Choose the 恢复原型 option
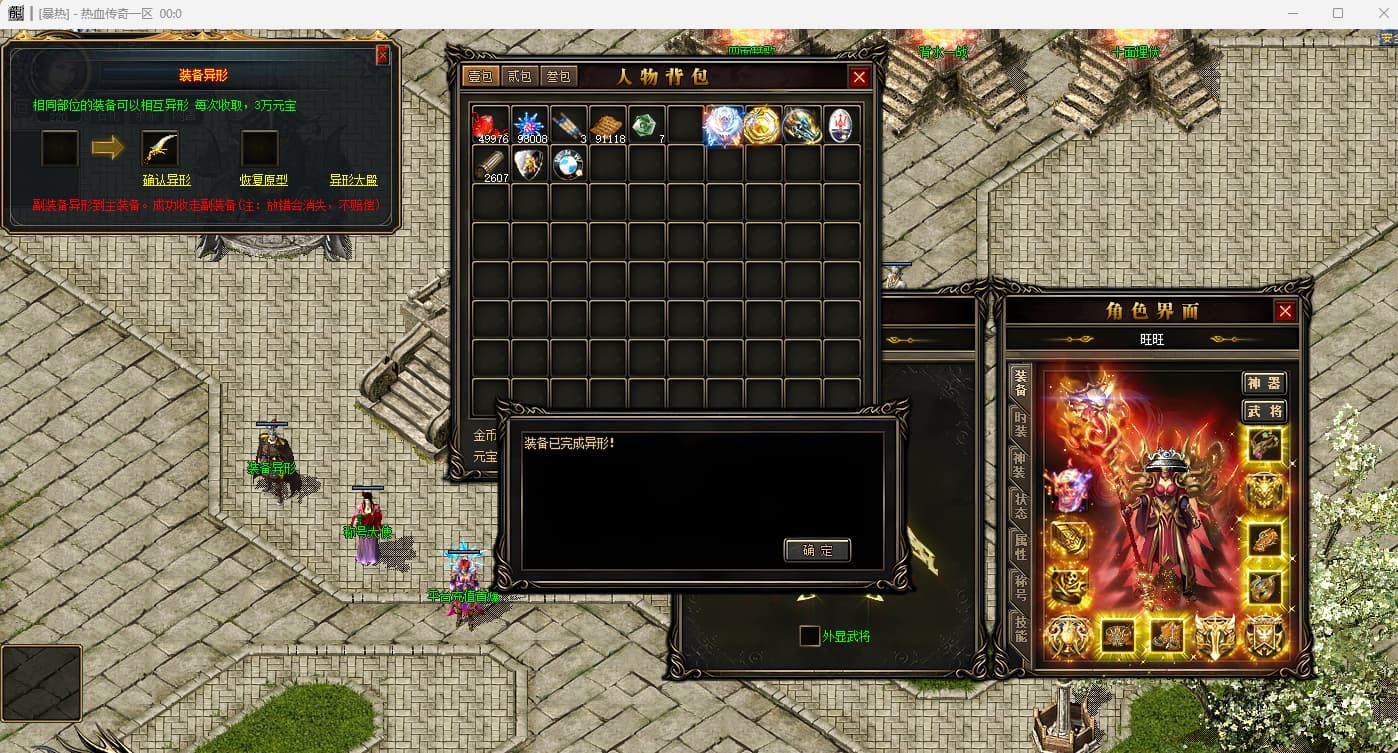 pos(263,180)
